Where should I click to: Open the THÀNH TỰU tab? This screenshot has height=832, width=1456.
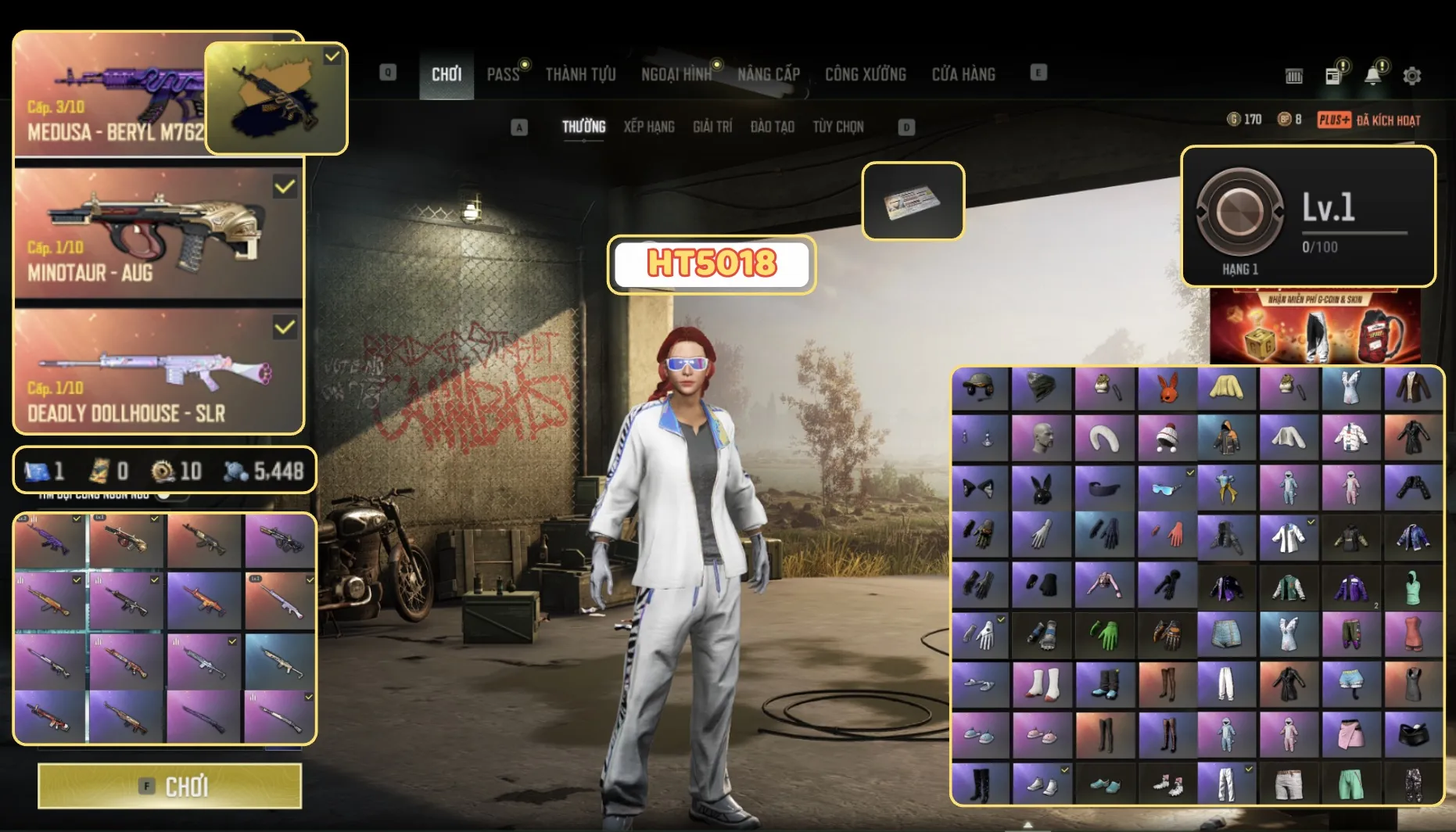580,74
